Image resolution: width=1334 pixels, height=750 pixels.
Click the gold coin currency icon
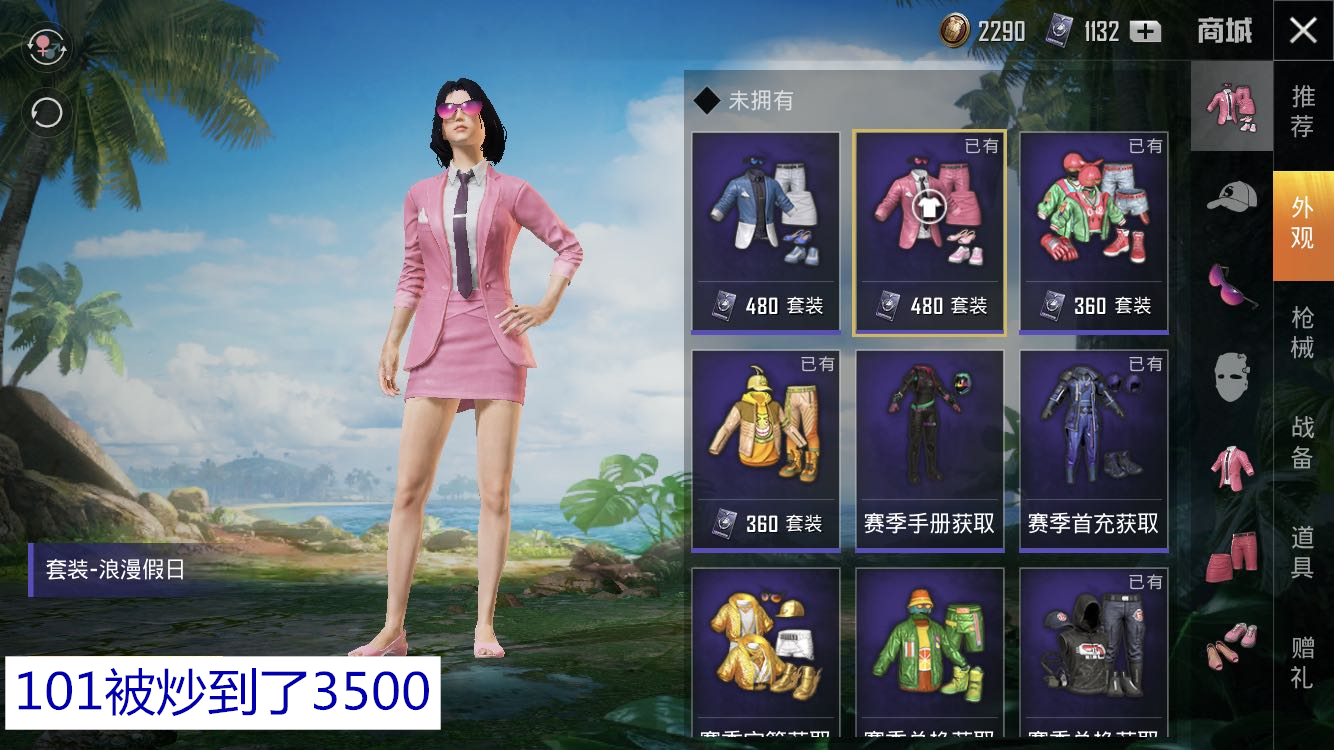(x=952, y=31)
